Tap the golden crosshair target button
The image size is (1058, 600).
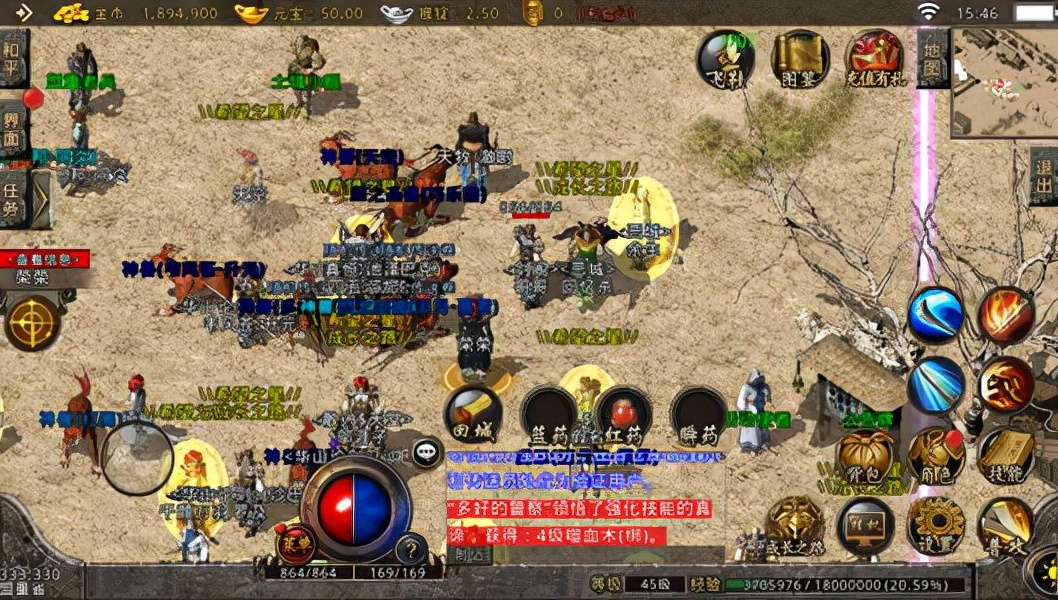[32, 324]
